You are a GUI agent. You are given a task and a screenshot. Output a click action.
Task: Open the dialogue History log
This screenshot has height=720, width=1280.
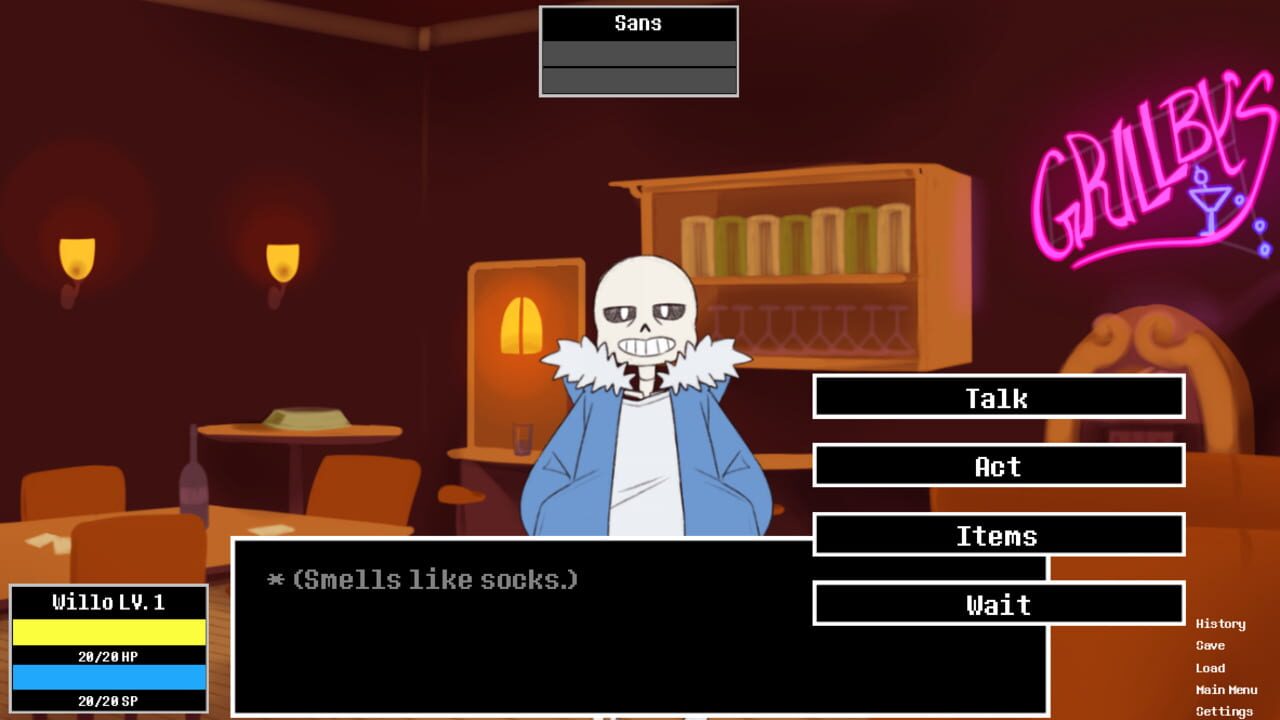tap(1220, 623)
